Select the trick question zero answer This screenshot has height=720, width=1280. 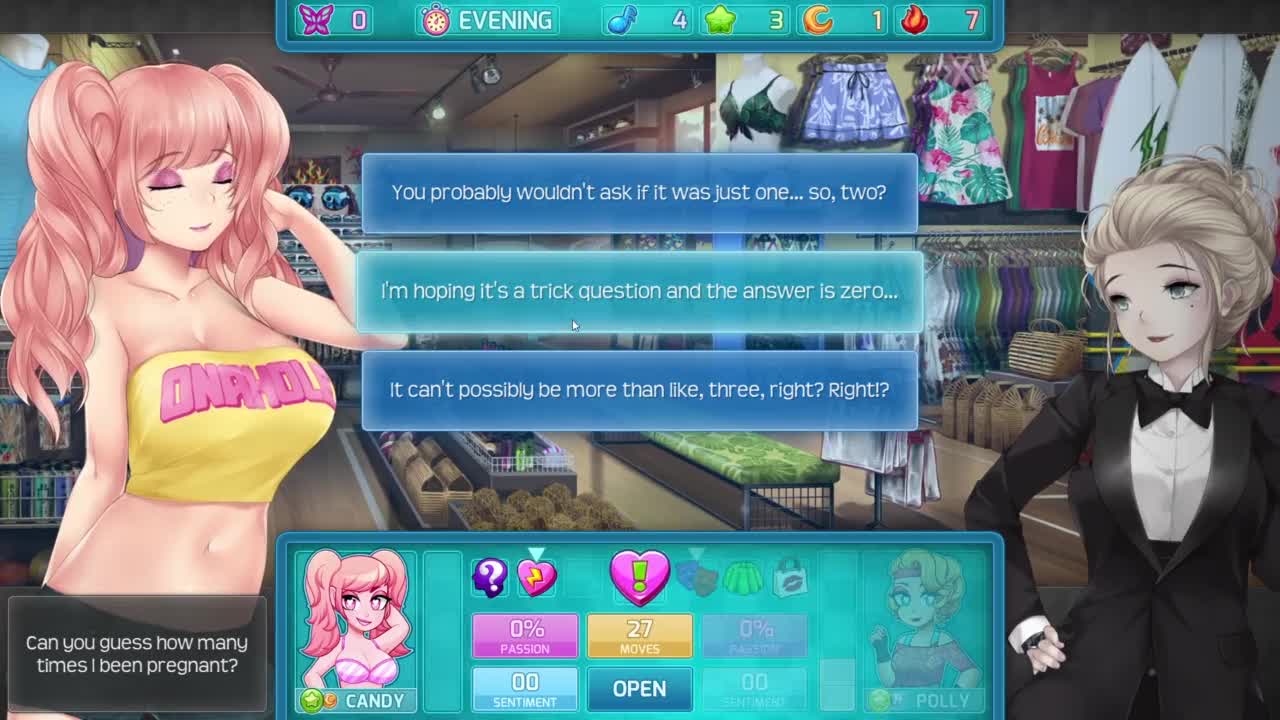(x=639, y=291)
